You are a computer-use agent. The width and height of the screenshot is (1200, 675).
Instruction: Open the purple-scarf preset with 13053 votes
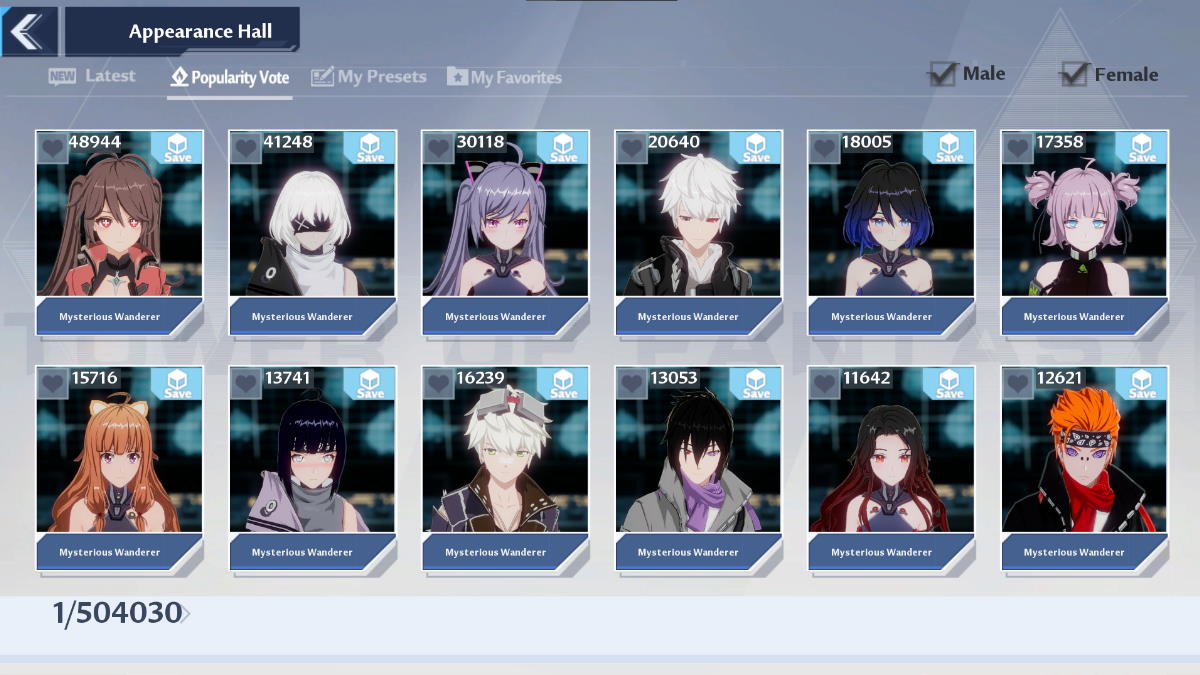698,460
